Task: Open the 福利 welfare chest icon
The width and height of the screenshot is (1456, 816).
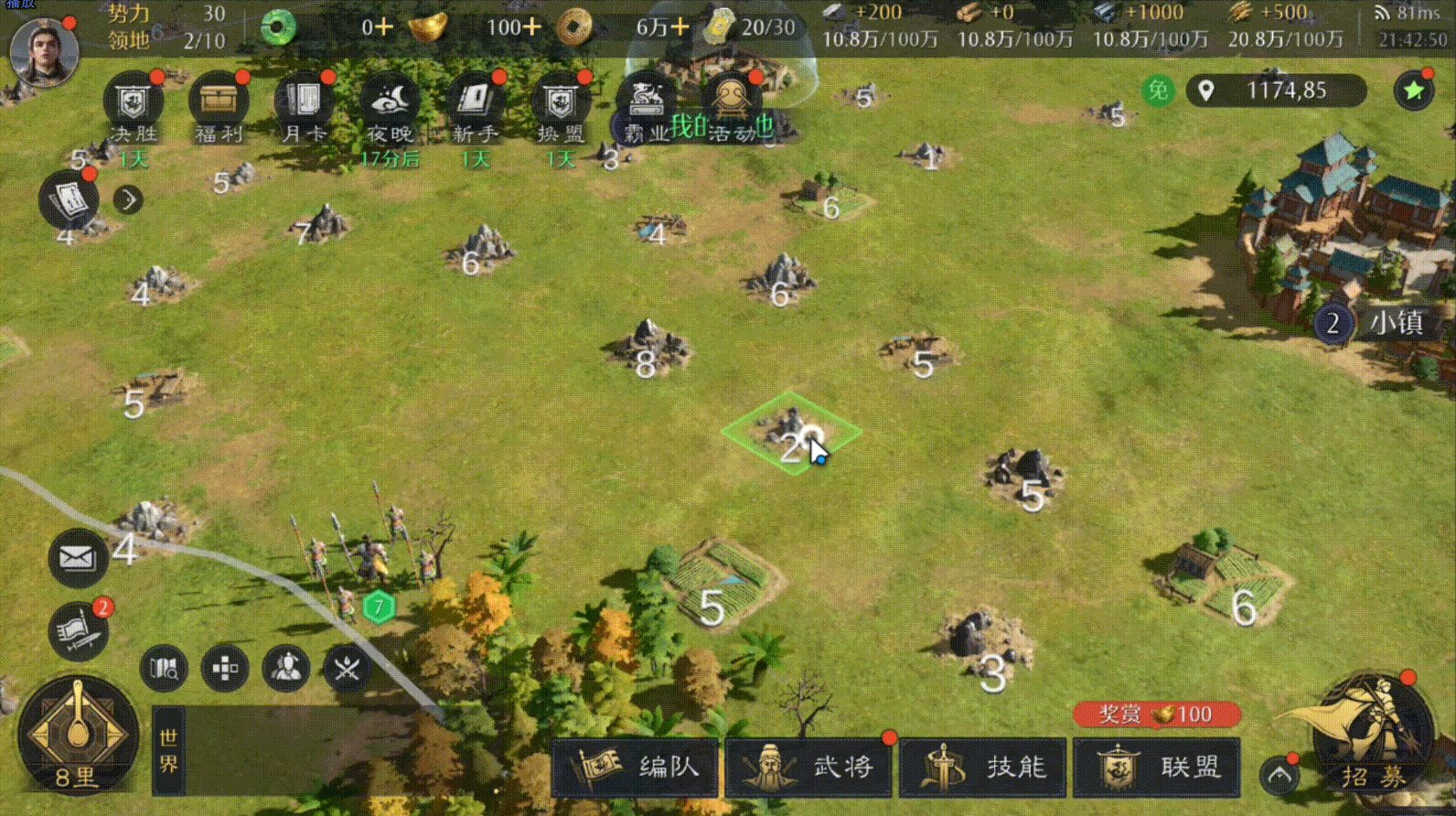Action: click(x=216, y=101)
